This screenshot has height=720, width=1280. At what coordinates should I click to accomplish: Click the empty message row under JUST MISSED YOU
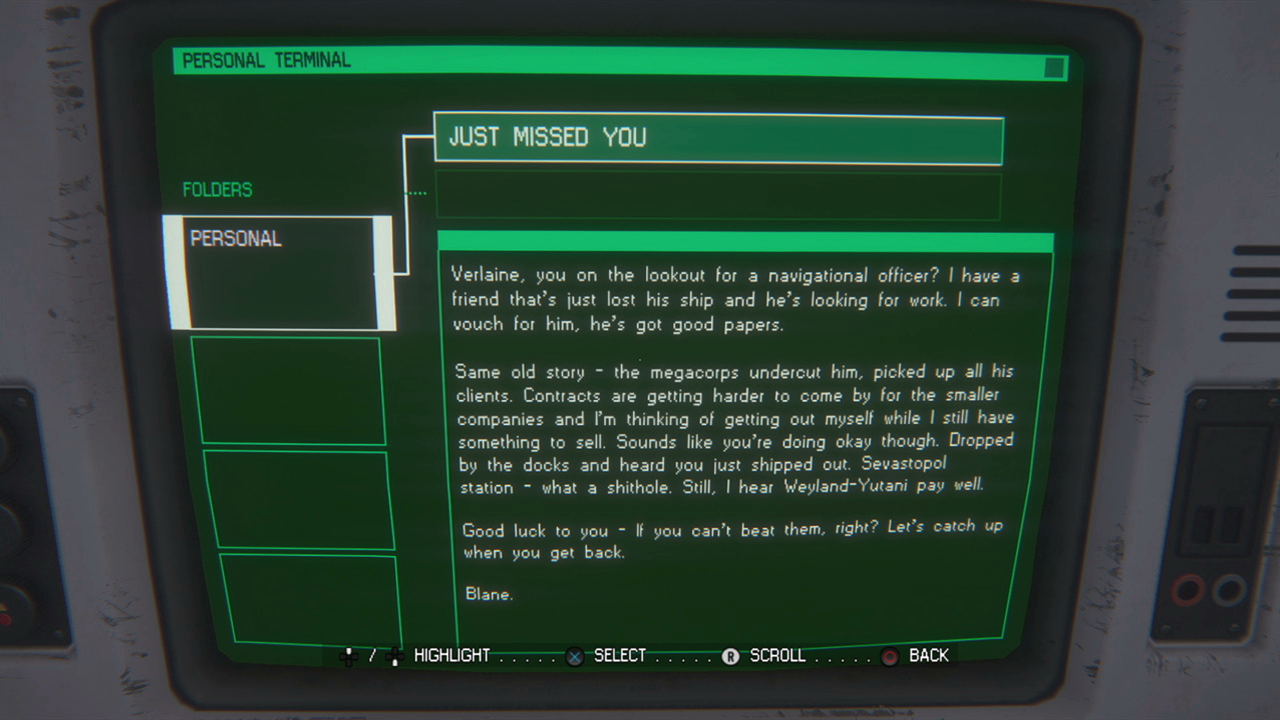point(718,196)
